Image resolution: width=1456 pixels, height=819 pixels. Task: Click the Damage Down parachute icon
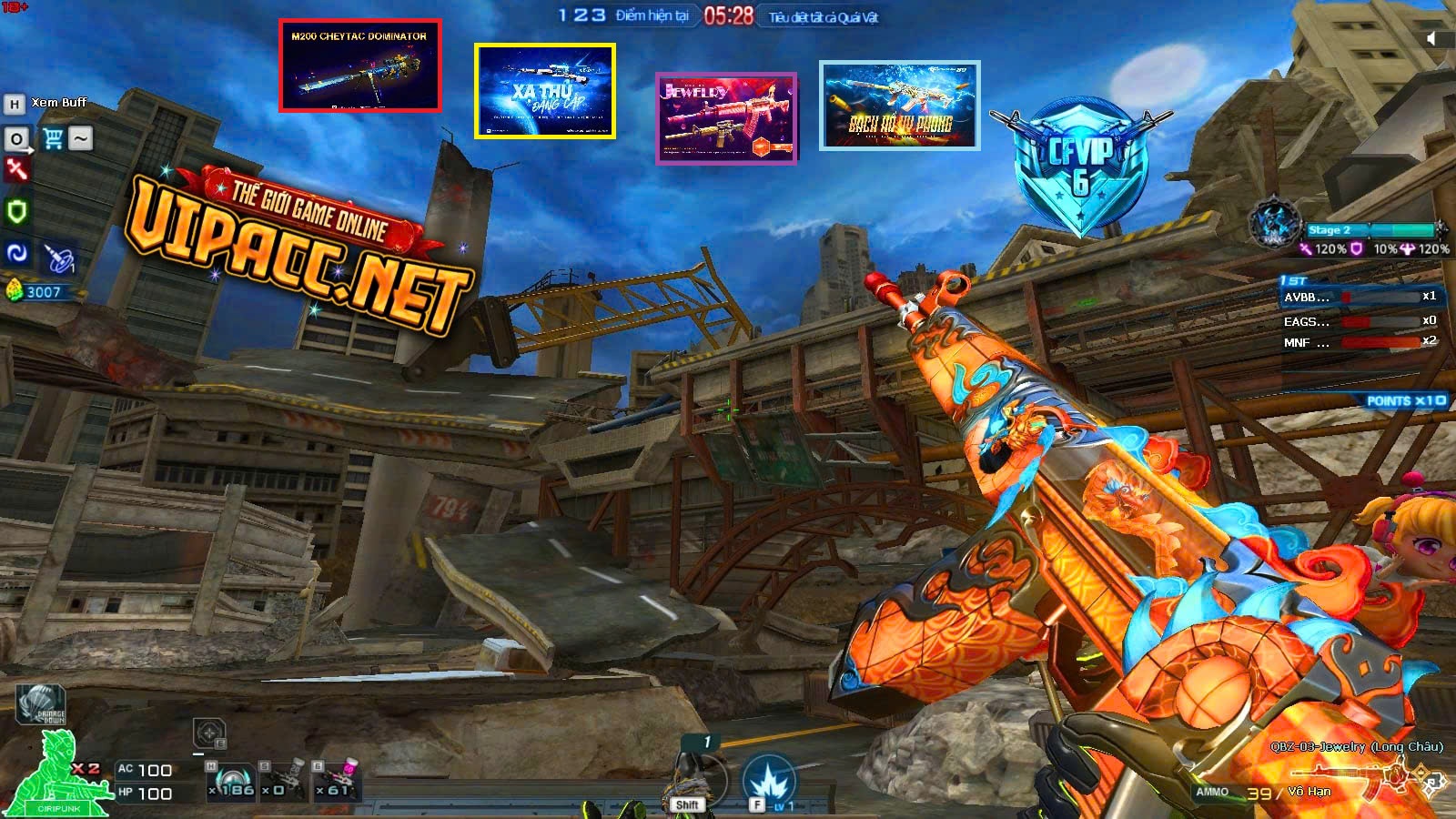pyautogui.click(x=41, y=704)
